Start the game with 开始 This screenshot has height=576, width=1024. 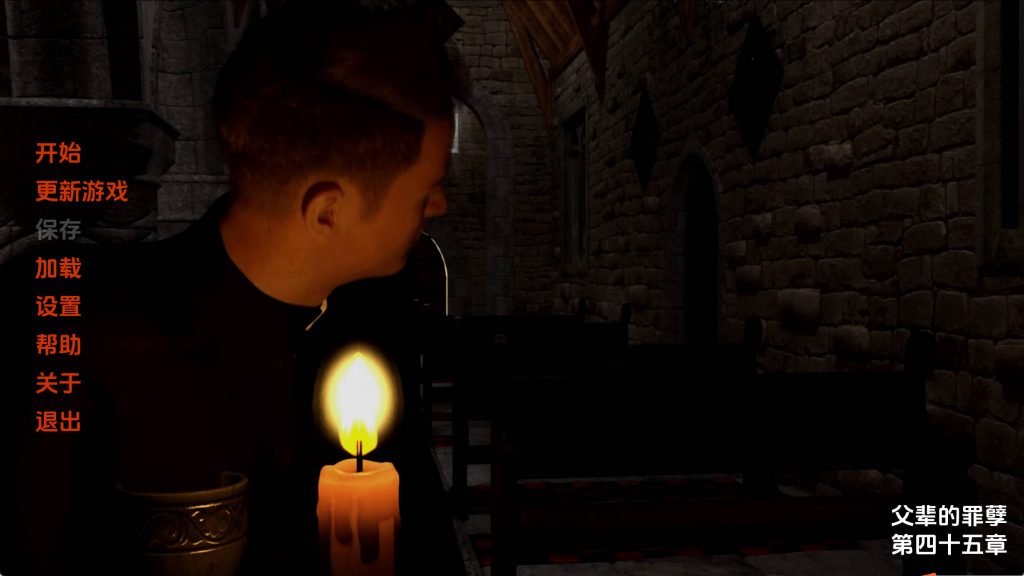coord(58,153)
